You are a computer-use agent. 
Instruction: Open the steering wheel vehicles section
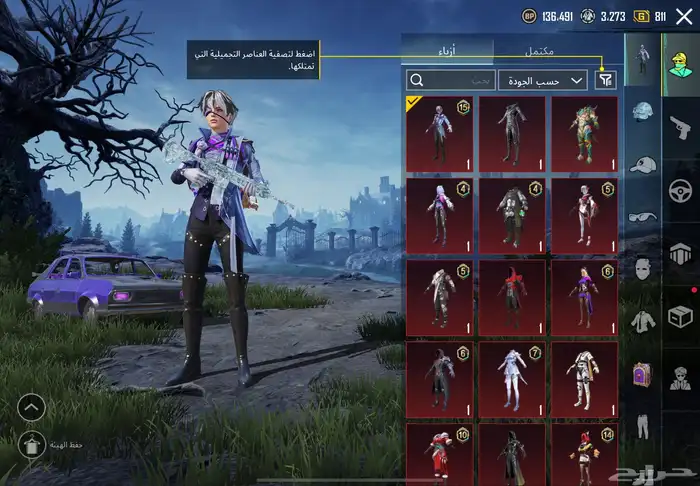[x=682, y=189]
